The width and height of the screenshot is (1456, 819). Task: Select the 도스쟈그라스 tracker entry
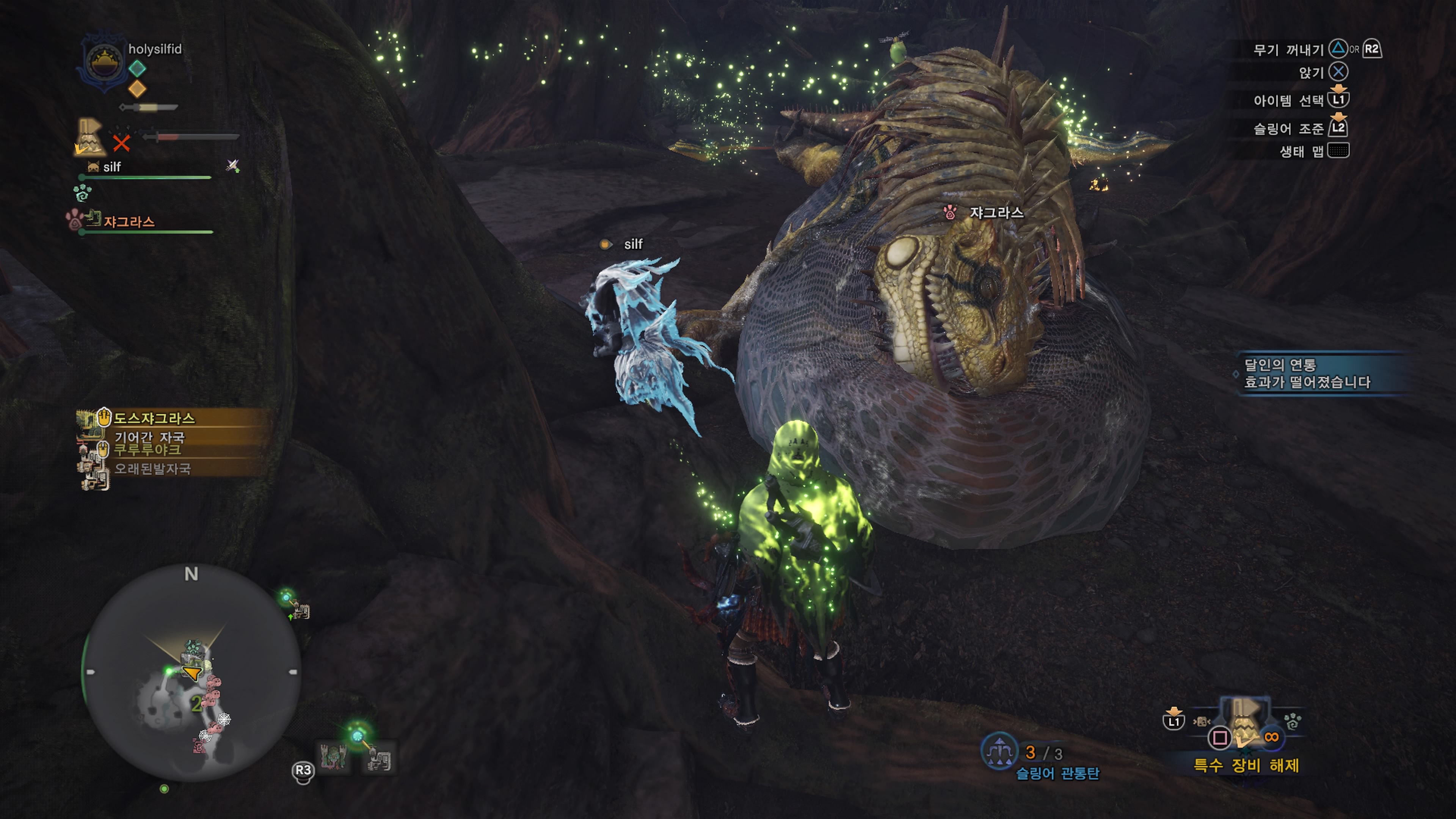click(x=154, y=418)
